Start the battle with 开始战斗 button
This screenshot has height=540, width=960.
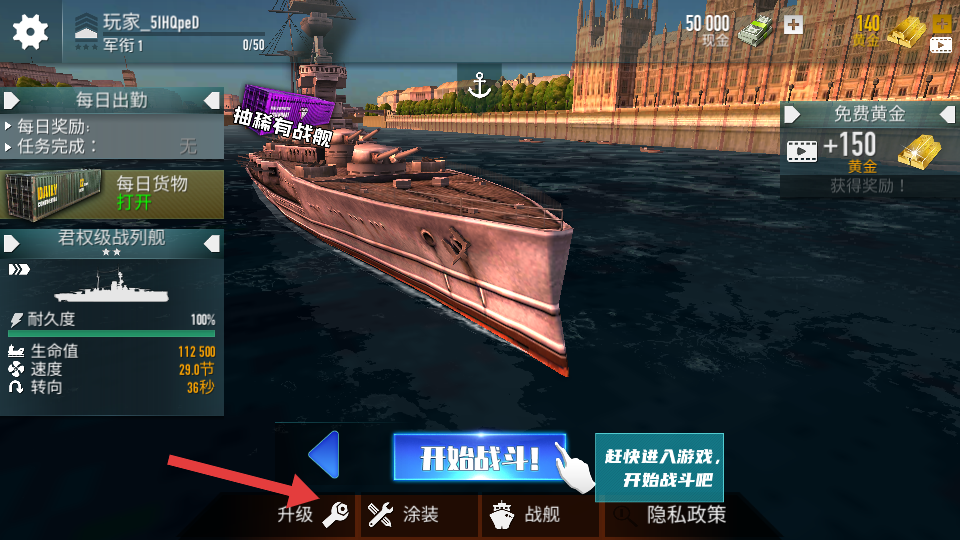click(479, 458)
